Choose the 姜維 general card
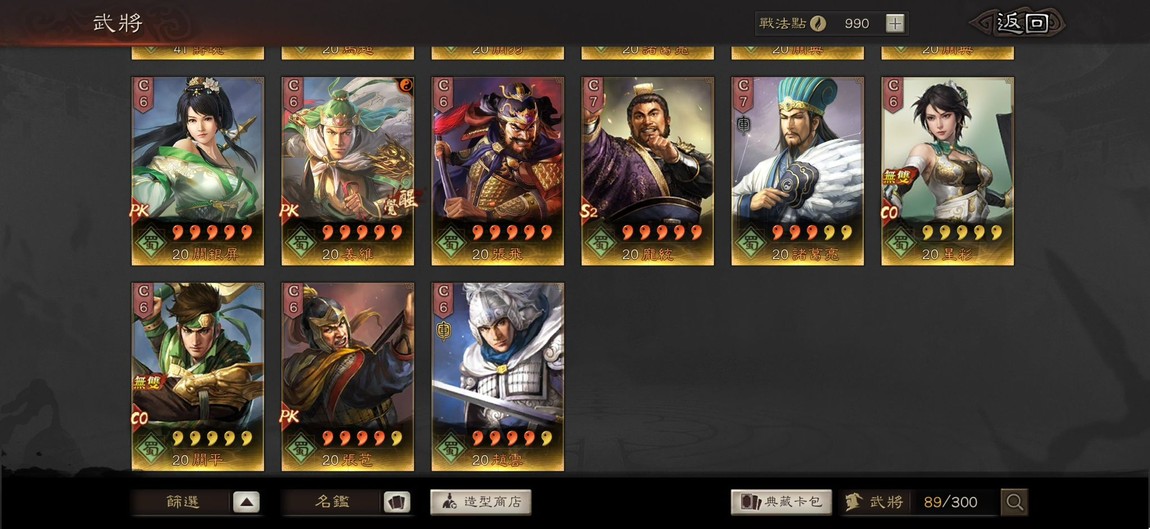The image size is (1150, 529). tap(348, 170)
